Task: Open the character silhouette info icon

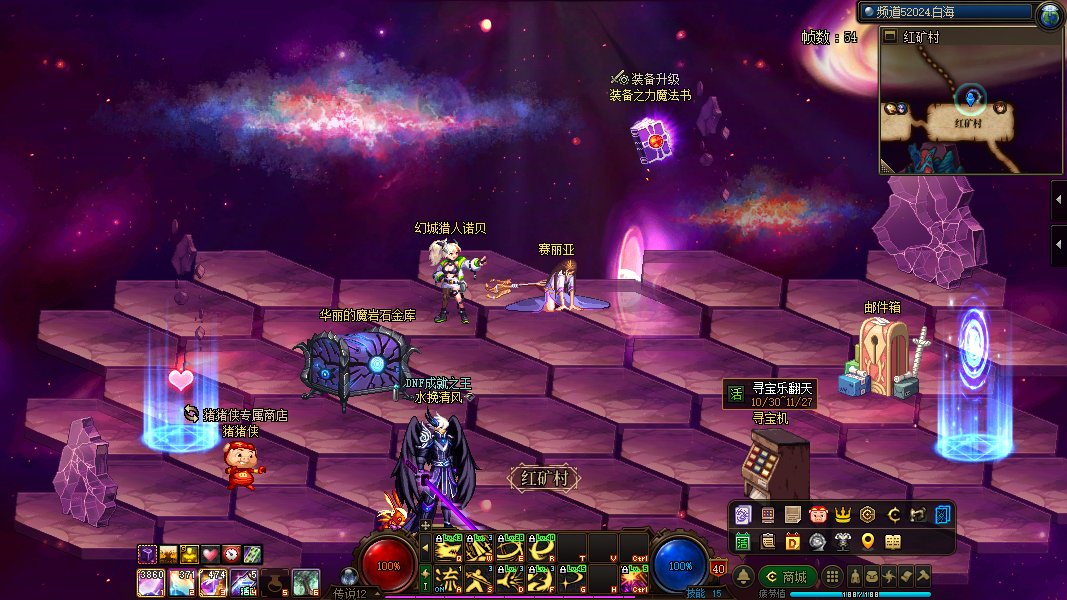Action: pos(856,577)
